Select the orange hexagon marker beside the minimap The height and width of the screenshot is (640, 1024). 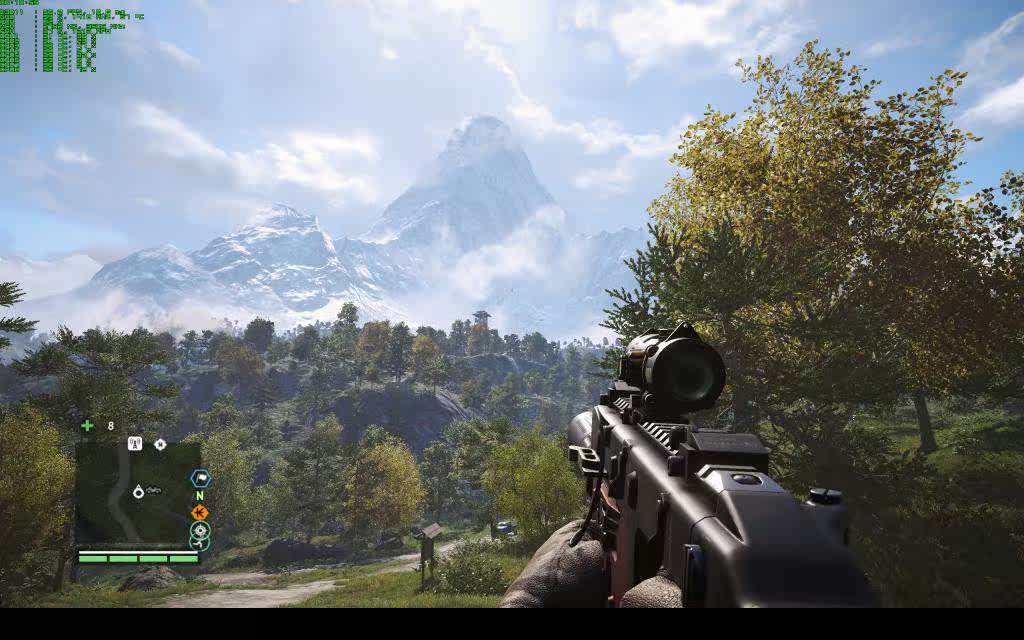click(x=200, y=512)
